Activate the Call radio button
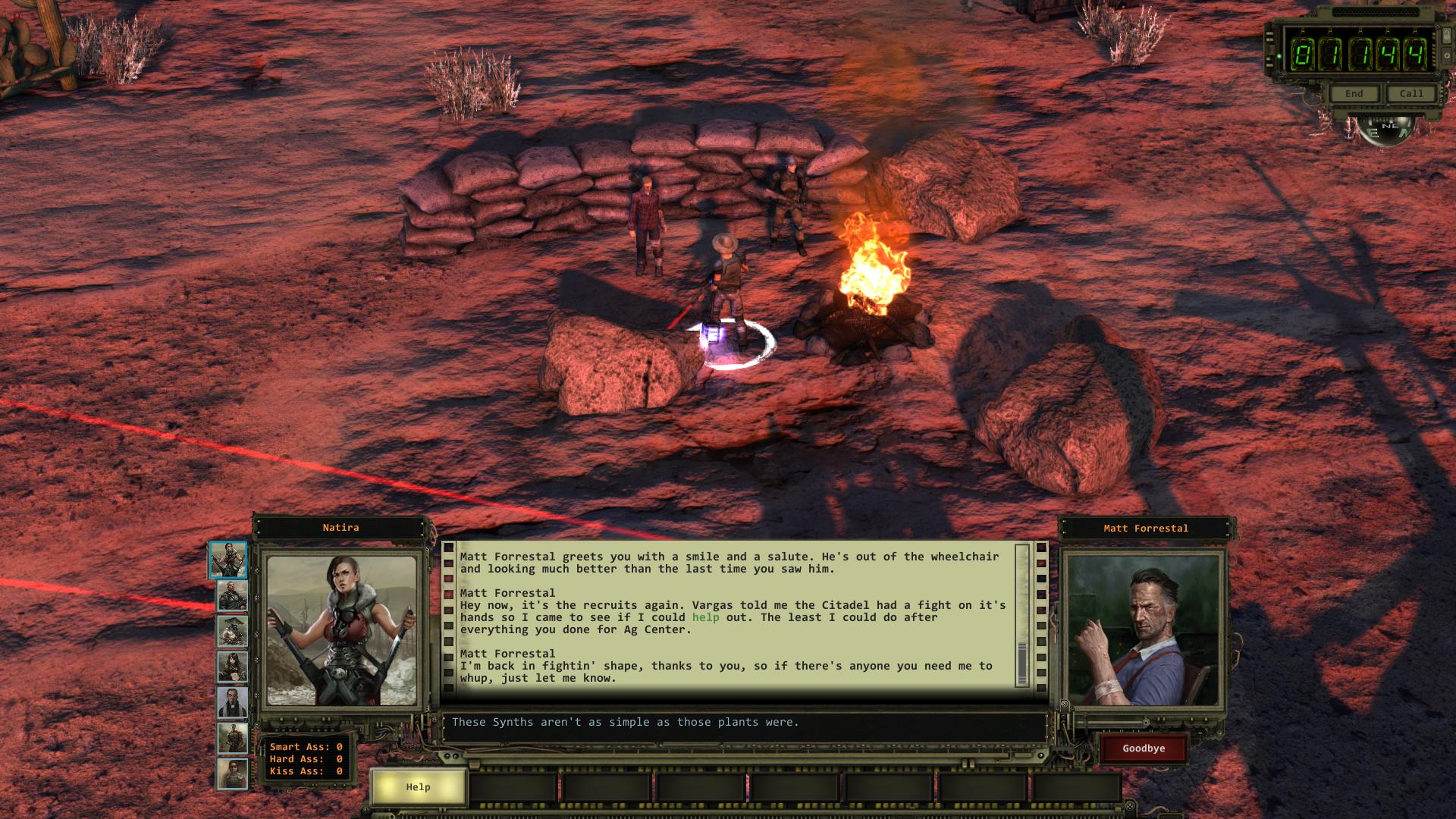Viewport: 1456px width, 819px height. pyautogui.click(x=1411, y=94)
